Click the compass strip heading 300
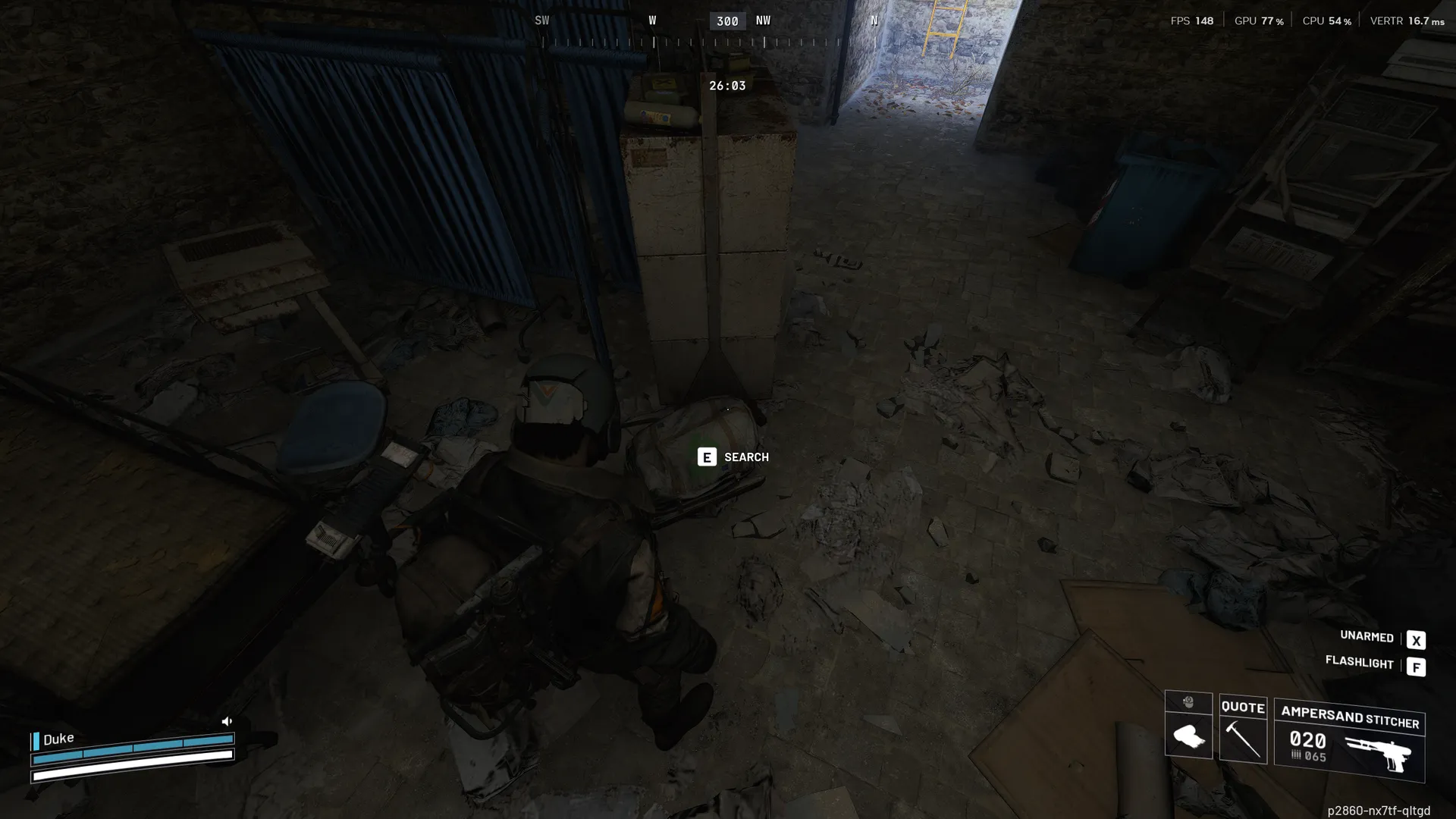This screenshot has width=1456, height=819. (727, 21)
